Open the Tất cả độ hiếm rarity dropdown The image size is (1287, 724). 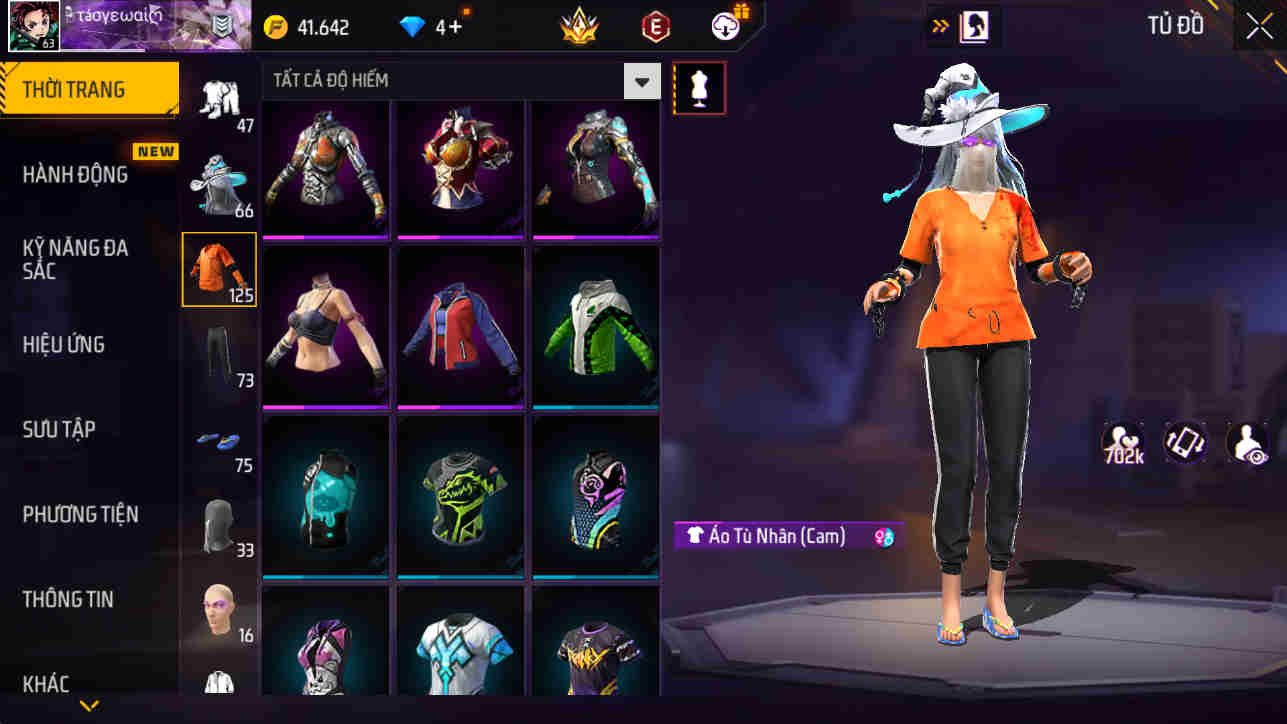pyautogui.click(x=640, y=81)
